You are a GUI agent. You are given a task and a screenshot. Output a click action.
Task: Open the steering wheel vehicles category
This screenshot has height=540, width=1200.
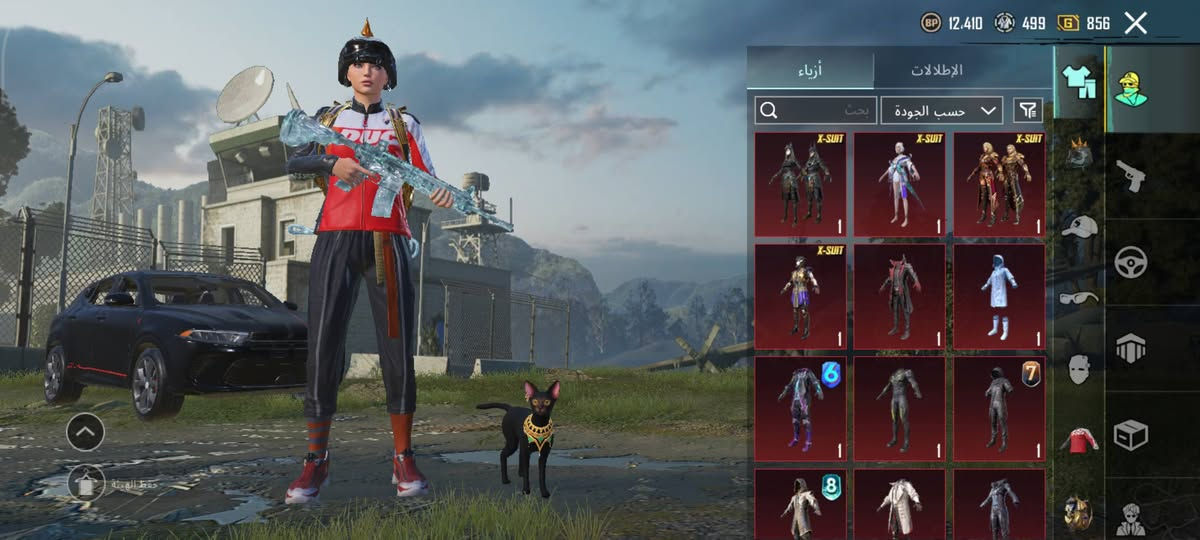(x=1131, y=262)
